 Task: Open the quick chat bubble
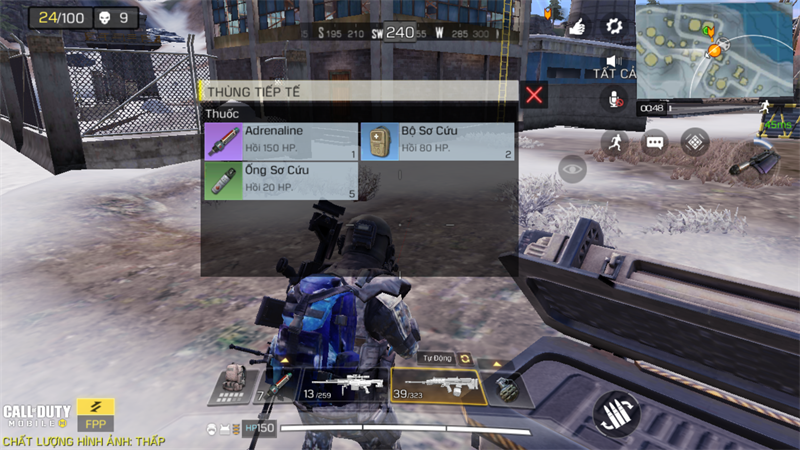tap(655, 142)
